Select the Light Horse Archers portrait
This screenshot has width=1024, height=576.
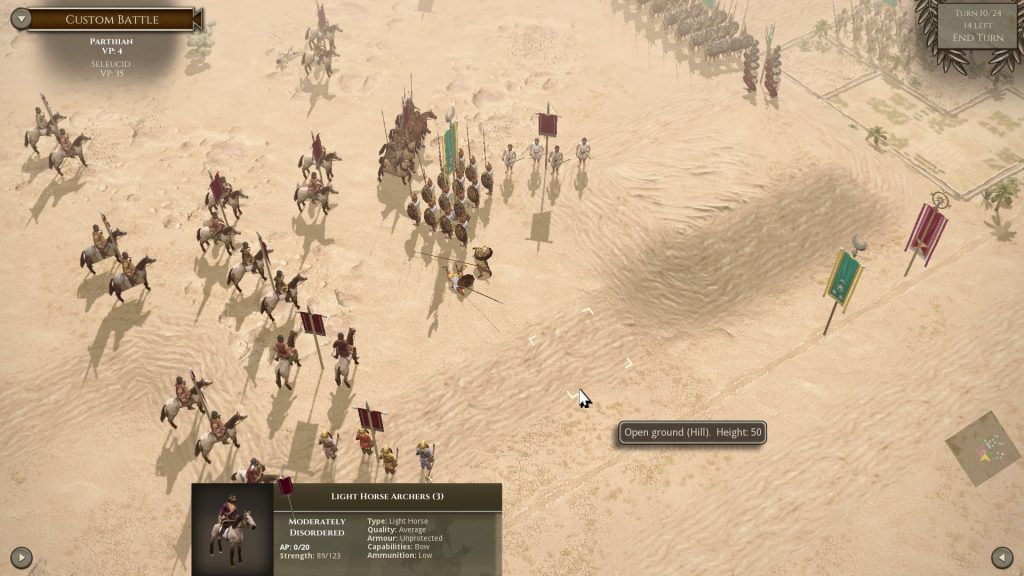(232, 529)
